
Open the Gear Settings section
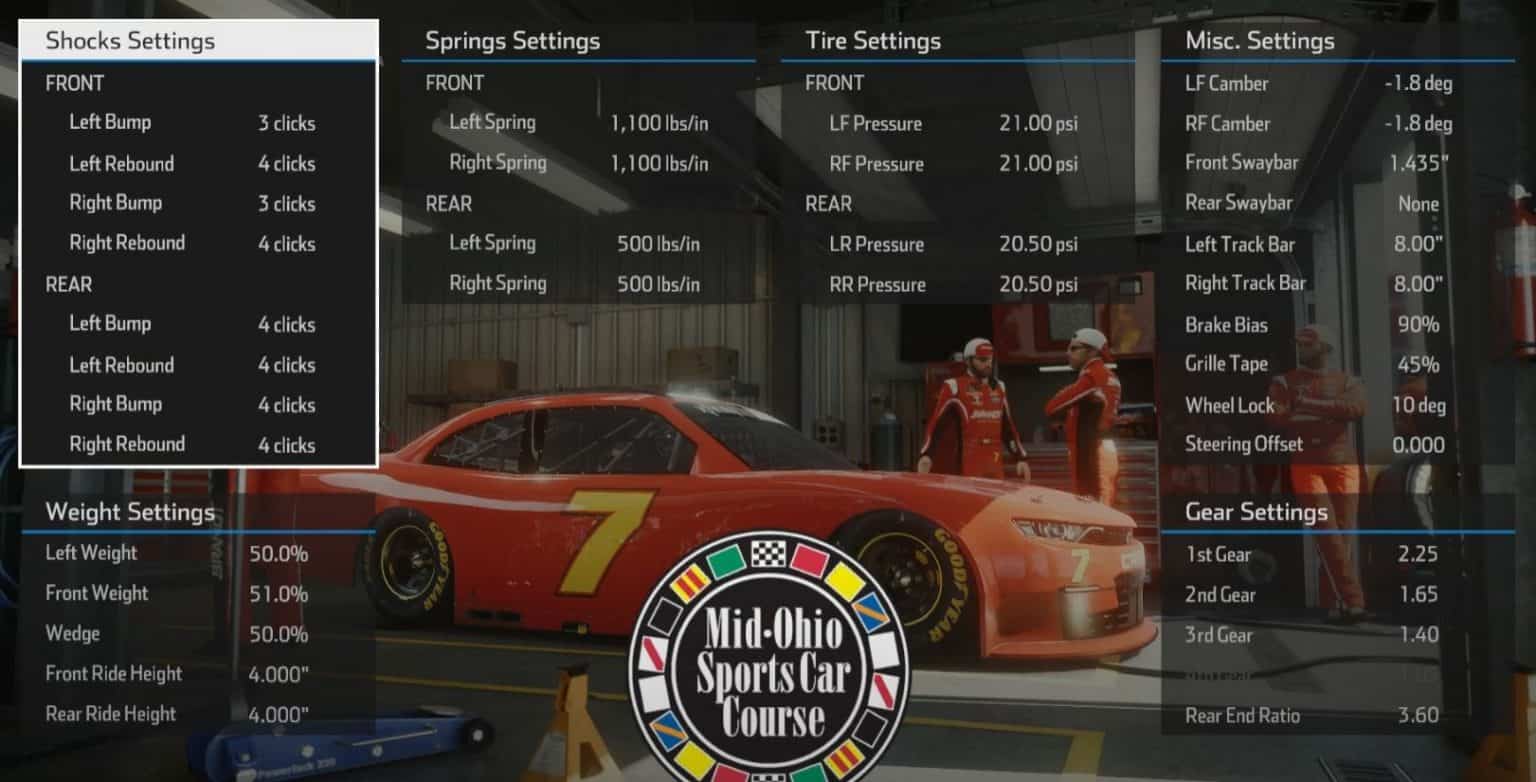(x=1255, y=512)
